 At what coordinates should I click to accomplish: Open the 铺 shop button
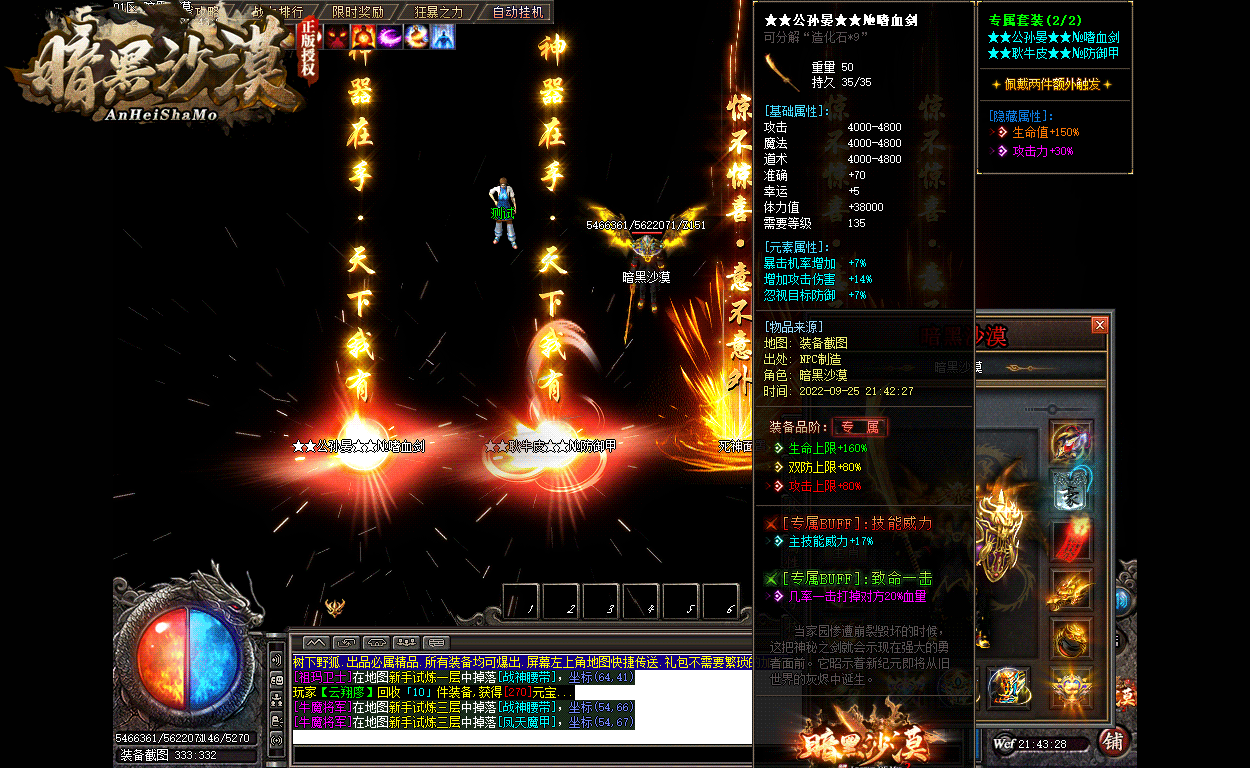(x=1112, y=741)
